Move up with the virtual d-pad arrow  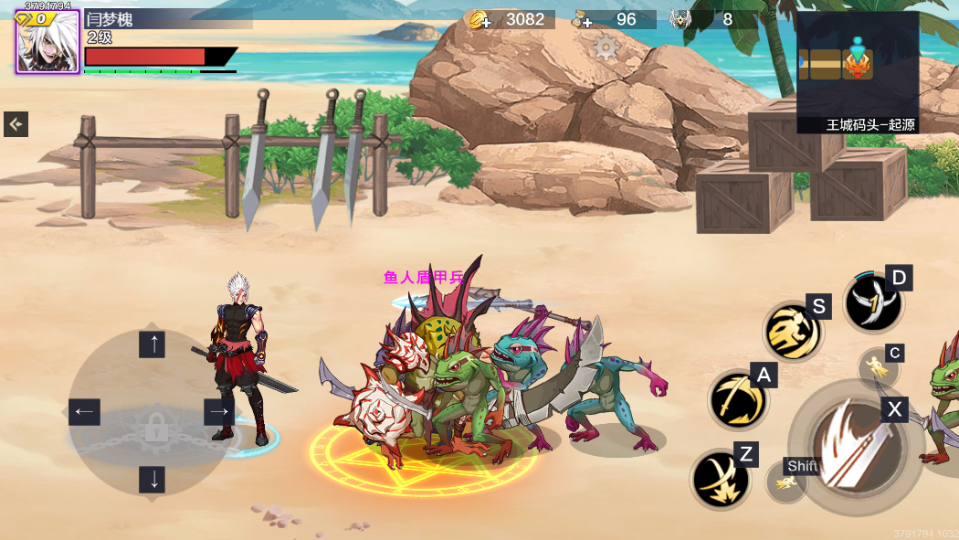click(152, 346)
